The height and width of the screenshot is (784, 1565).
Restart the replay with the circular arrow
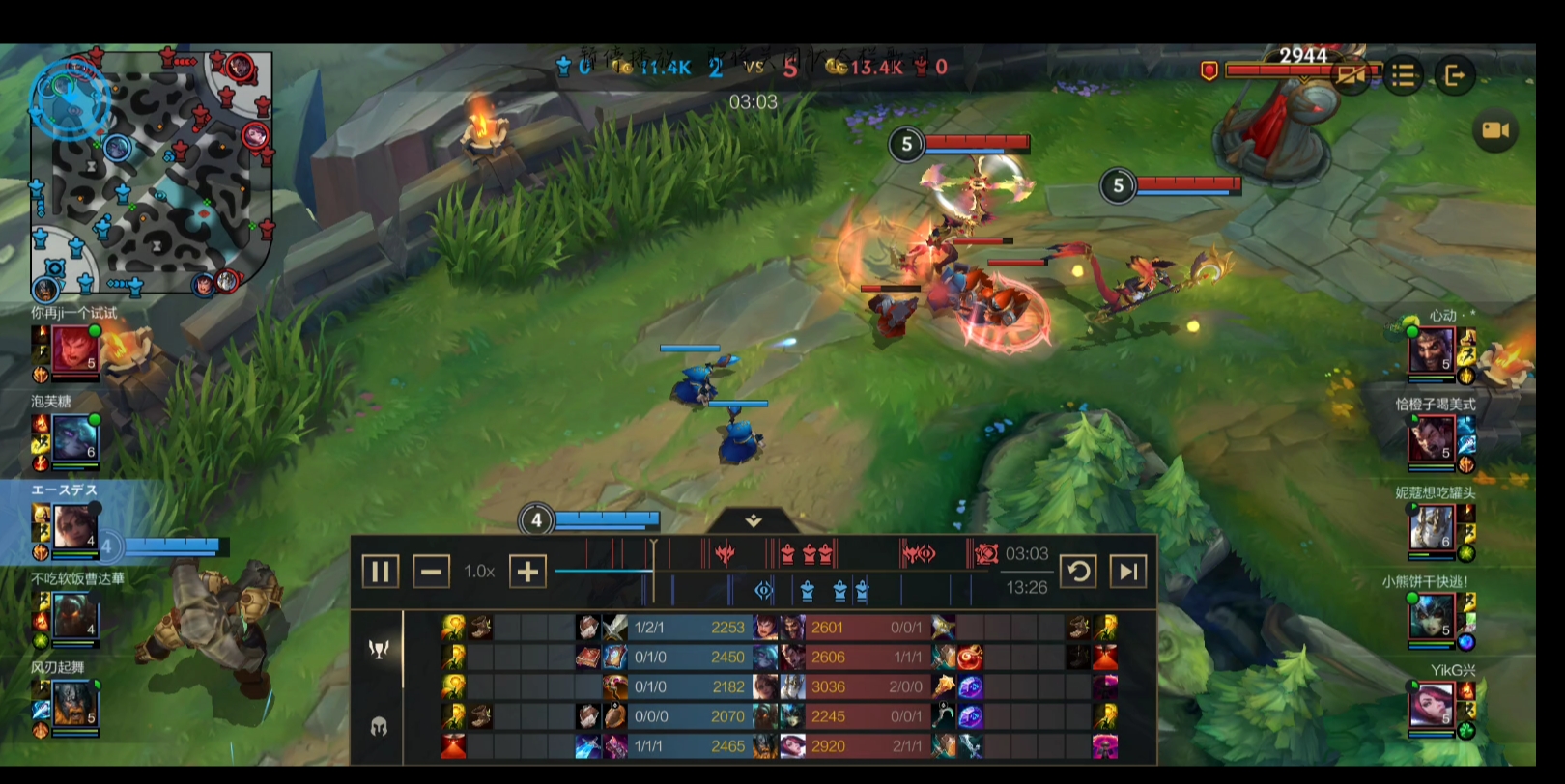(x=1078, y=572)
